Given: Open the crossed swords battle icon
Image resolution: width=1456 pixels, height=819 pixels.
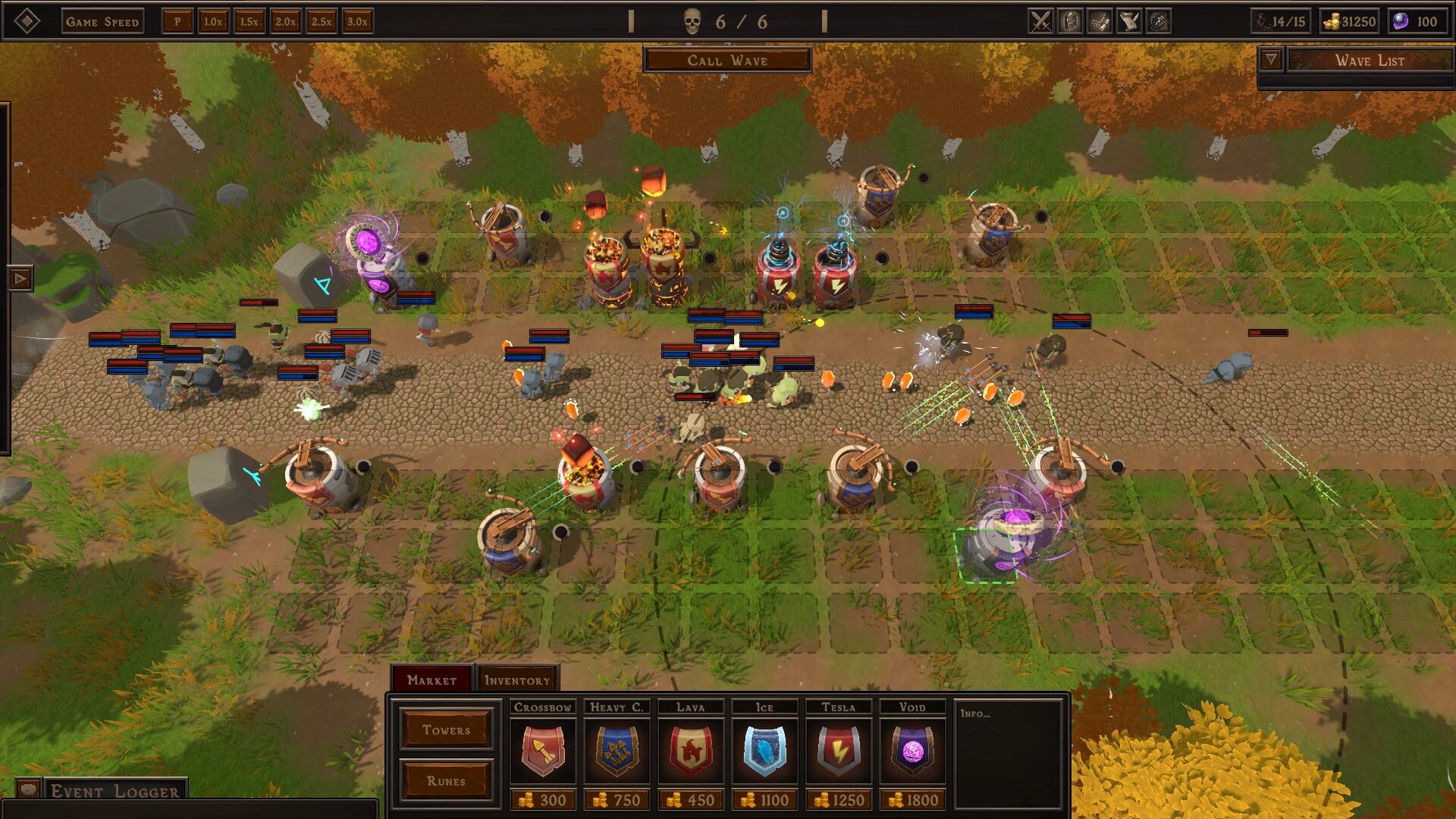Looking at the screenshot, I should pos(1042,21).
